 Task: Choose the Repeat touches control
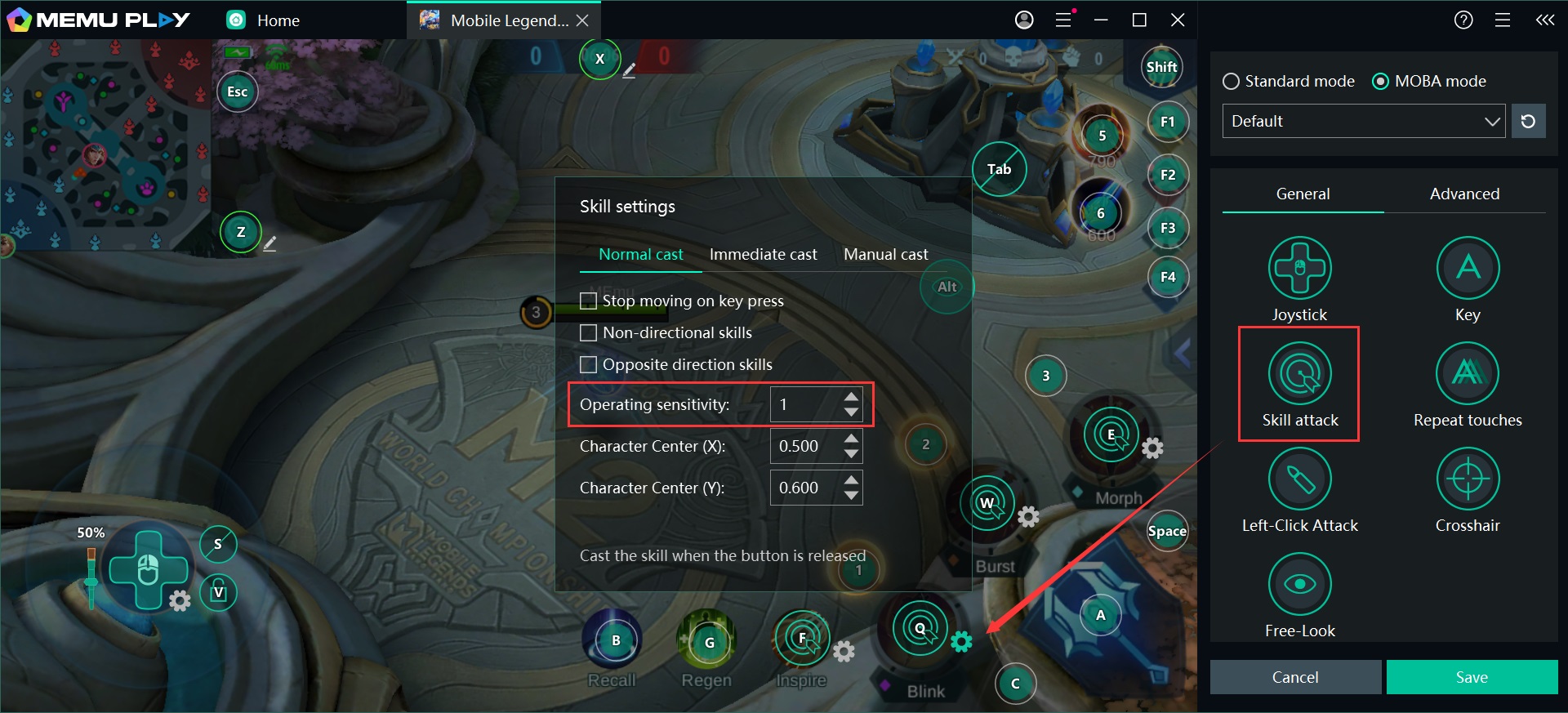pos(1468,374)
